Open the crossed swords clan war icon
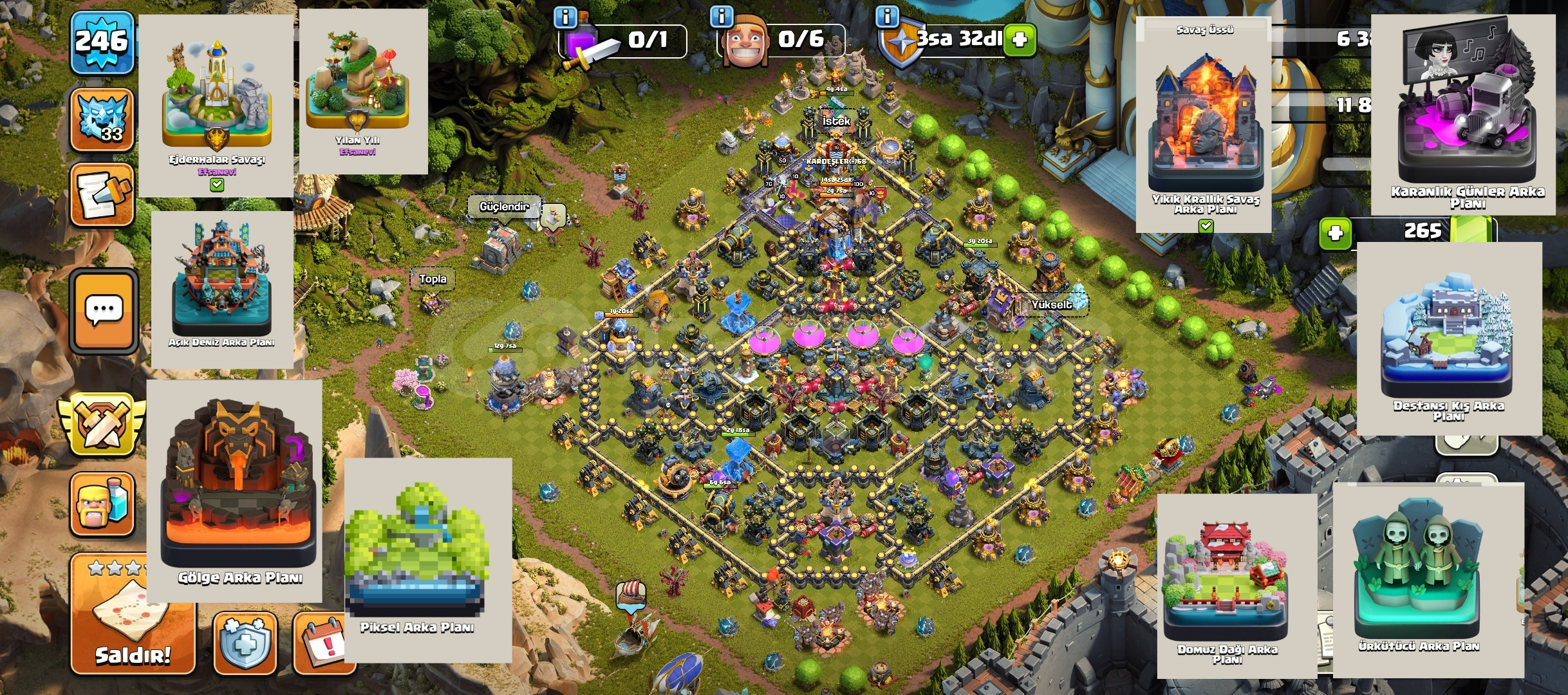Screen dimensions: 1568x695 [x=100, y=426]
